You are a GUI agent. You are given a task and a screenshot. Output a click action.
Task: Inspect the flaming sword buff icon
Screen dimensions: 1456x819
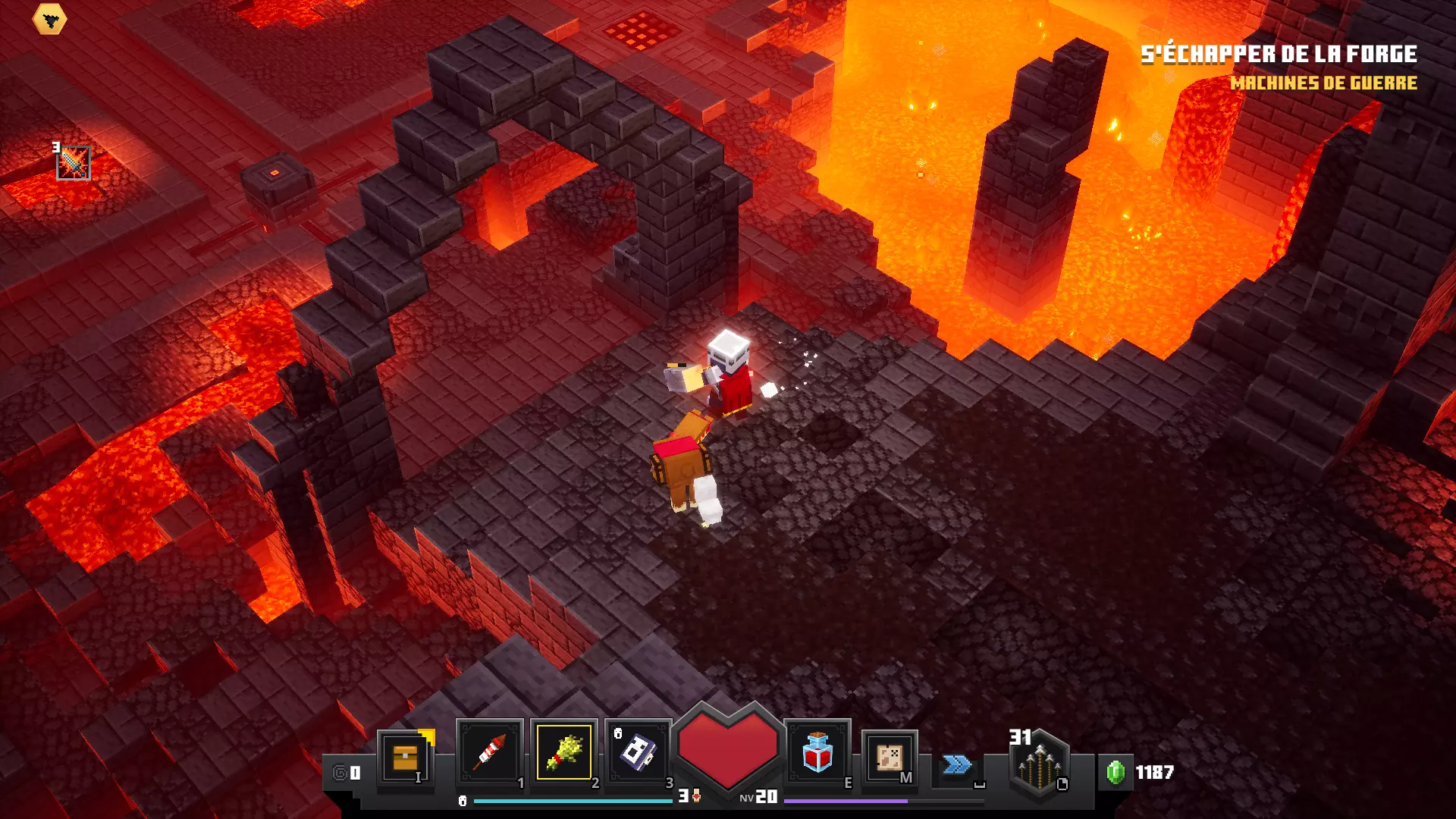coord(74,163)
